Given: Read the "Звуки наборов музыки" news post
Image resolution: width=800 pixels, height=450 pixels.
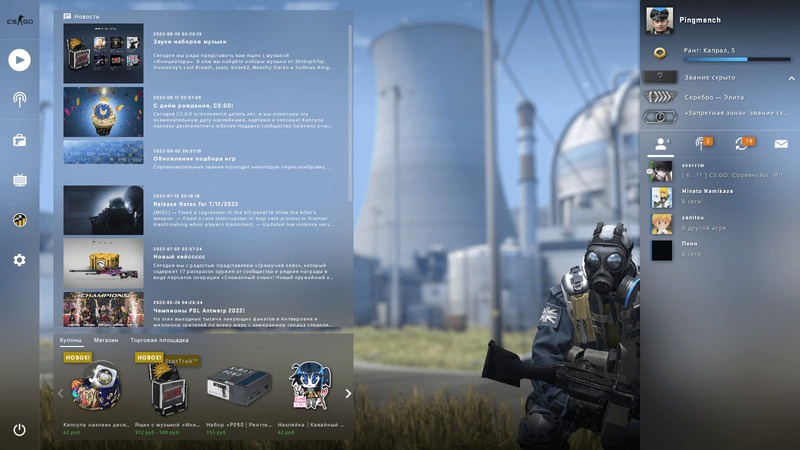Looking at the screenshot, I should (x=190, y=42).
